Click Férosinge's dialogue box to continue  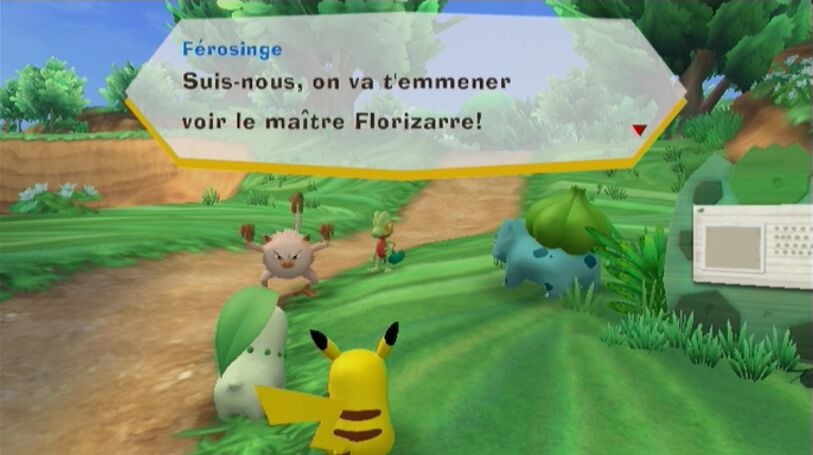coord(400,95)
